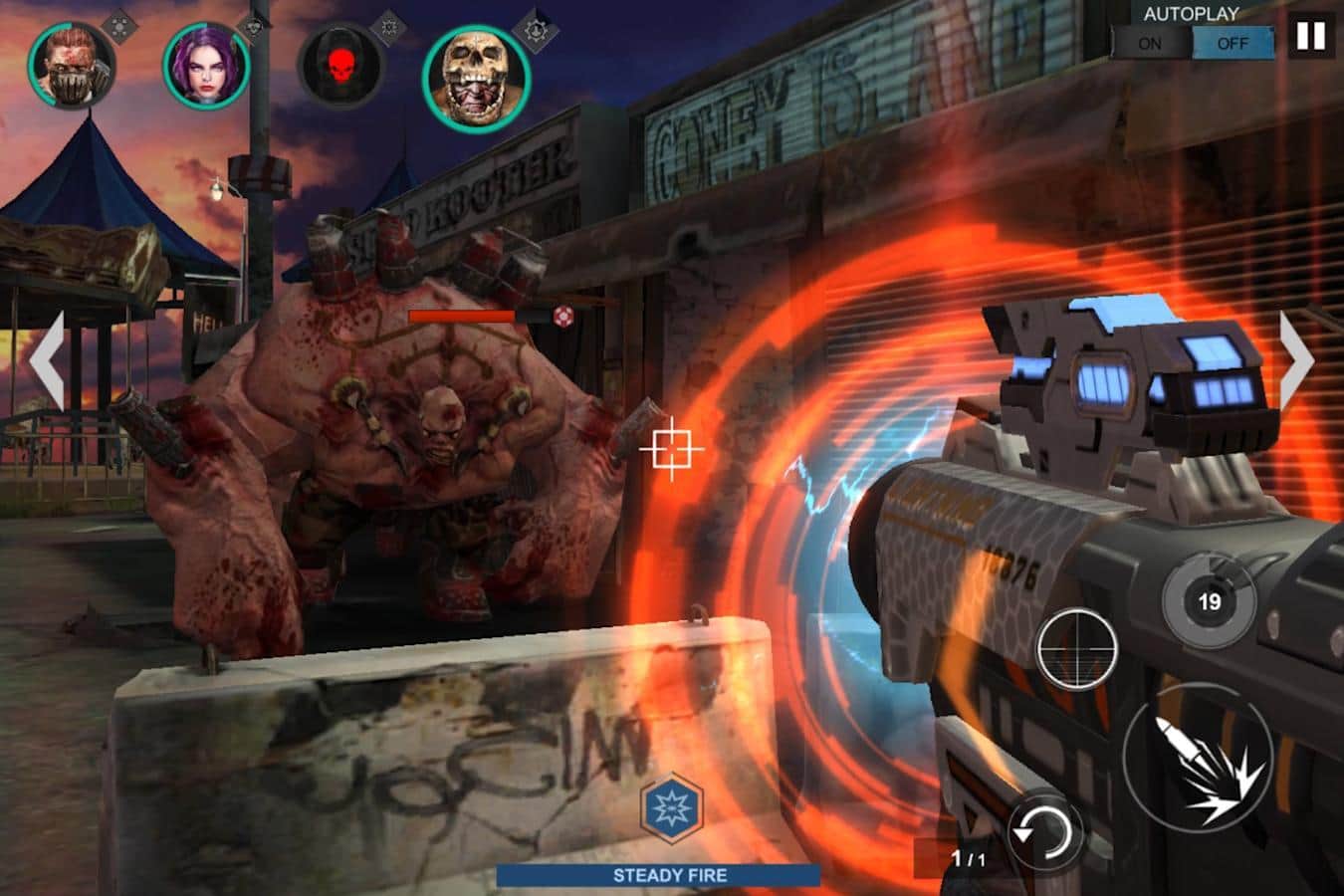Select the red skull hero portrait
The width and height of the screenshot is (1344, 896).
point(340,66)
